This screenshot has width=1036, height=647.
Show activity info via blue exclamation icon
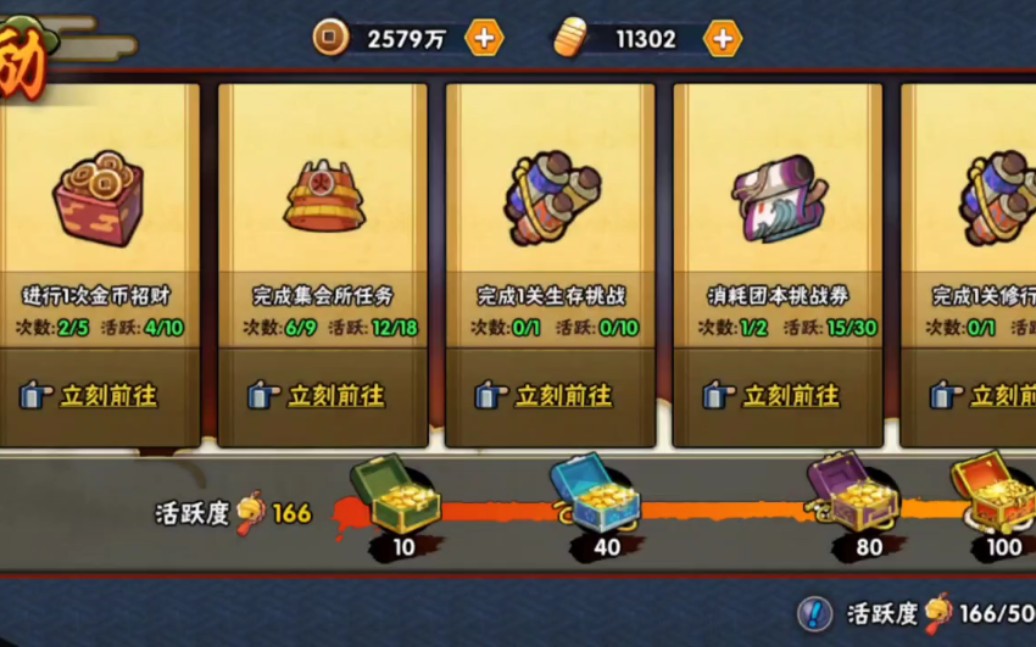tap(815, 613)
